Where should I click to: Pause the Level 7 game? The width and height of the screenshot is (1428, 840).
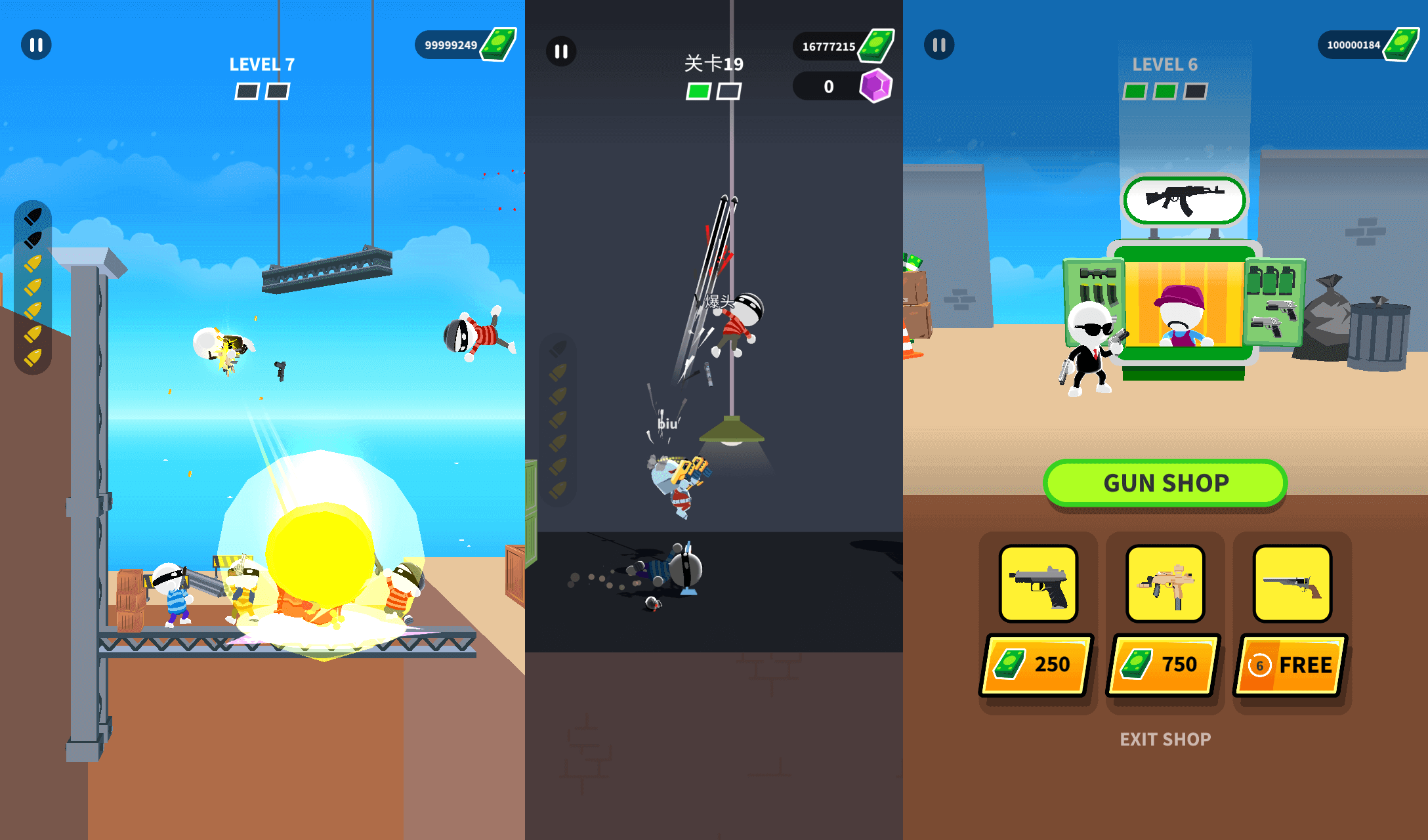tap(37, 45)
